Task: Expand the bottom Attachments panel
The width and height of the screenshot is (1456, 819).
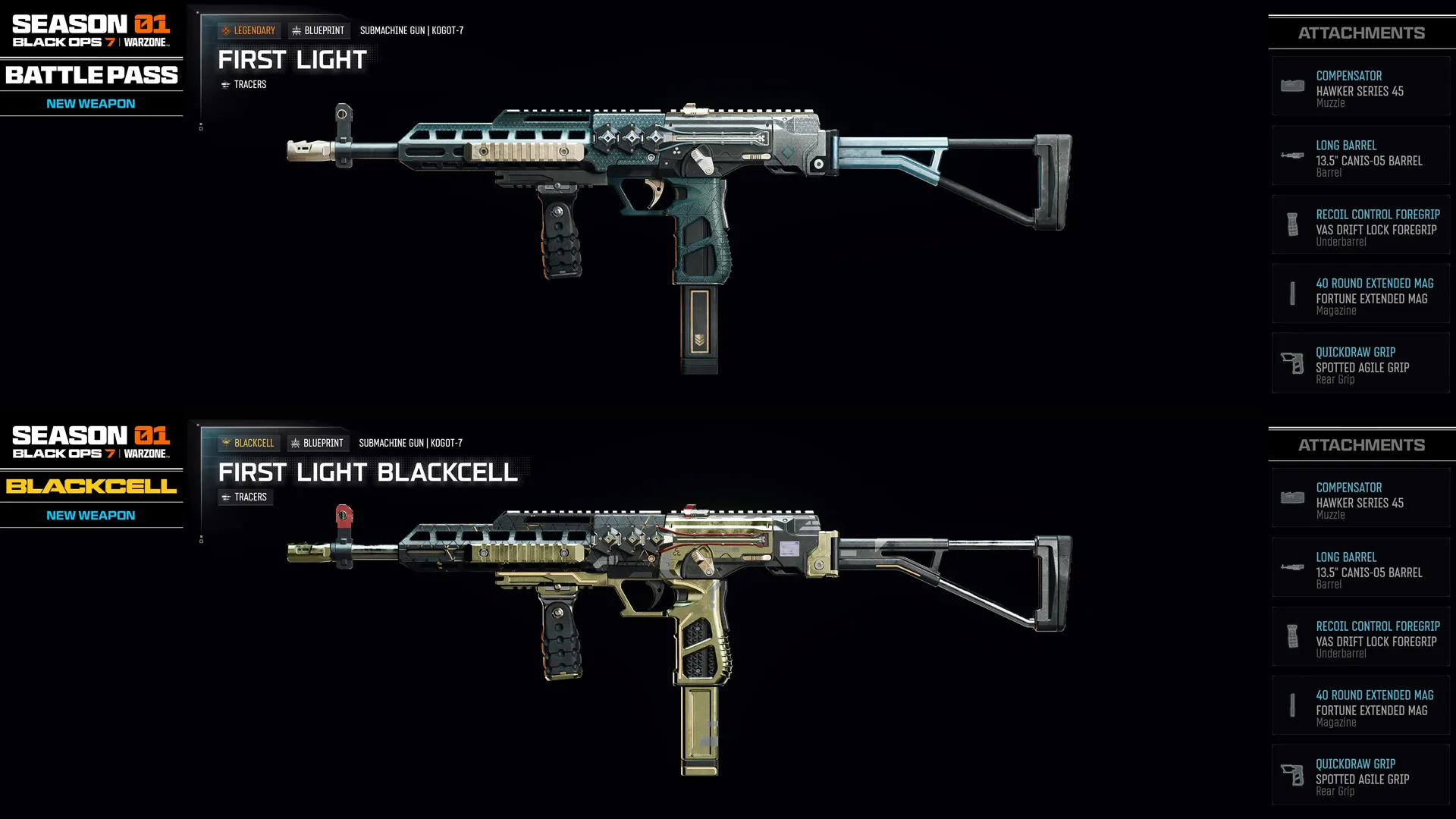Action: (x=1361, y=444)
